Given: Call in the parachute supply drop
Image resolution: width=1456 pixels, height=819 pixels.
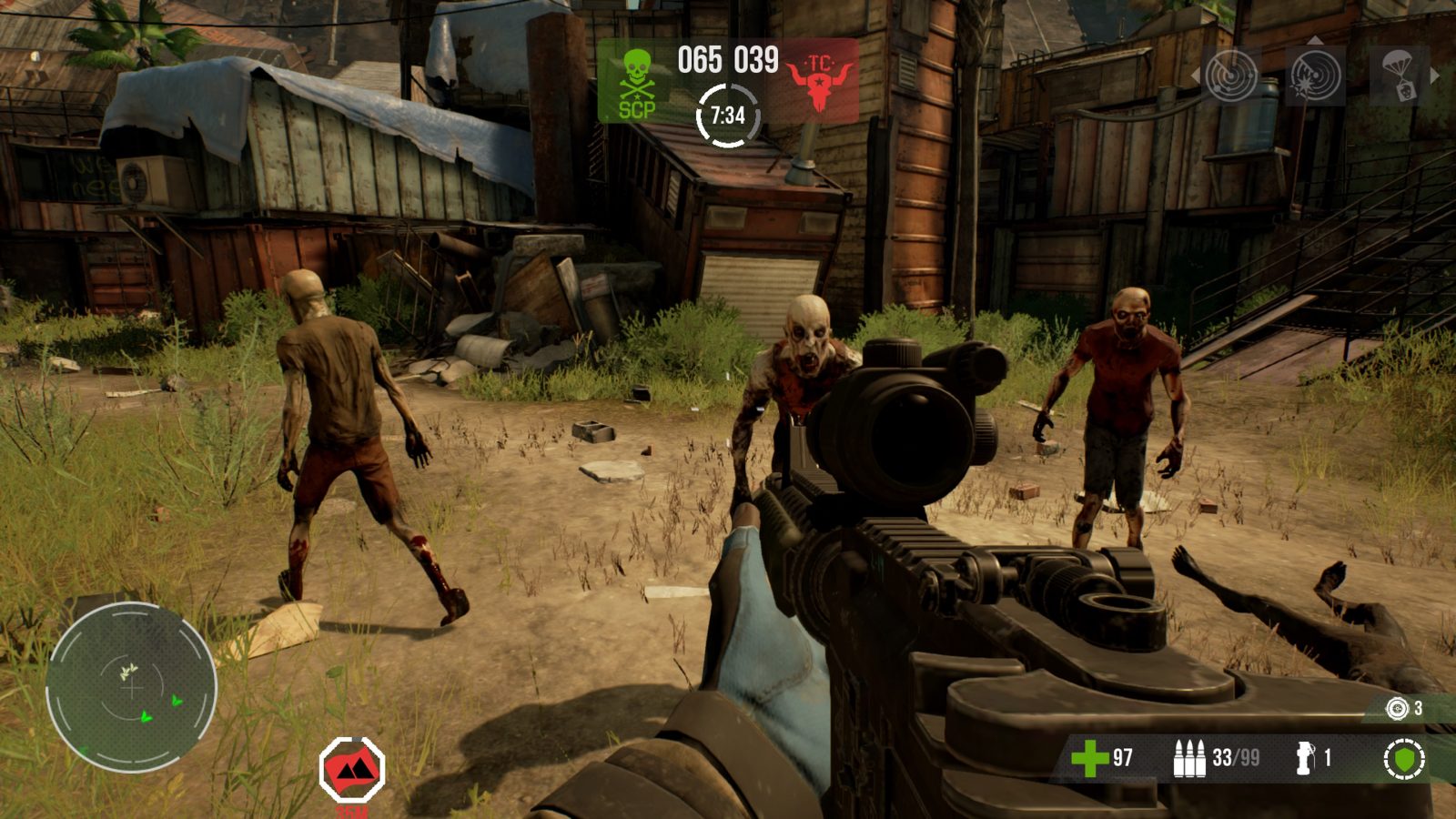Looking at the screenshot, I should 1398,76.
